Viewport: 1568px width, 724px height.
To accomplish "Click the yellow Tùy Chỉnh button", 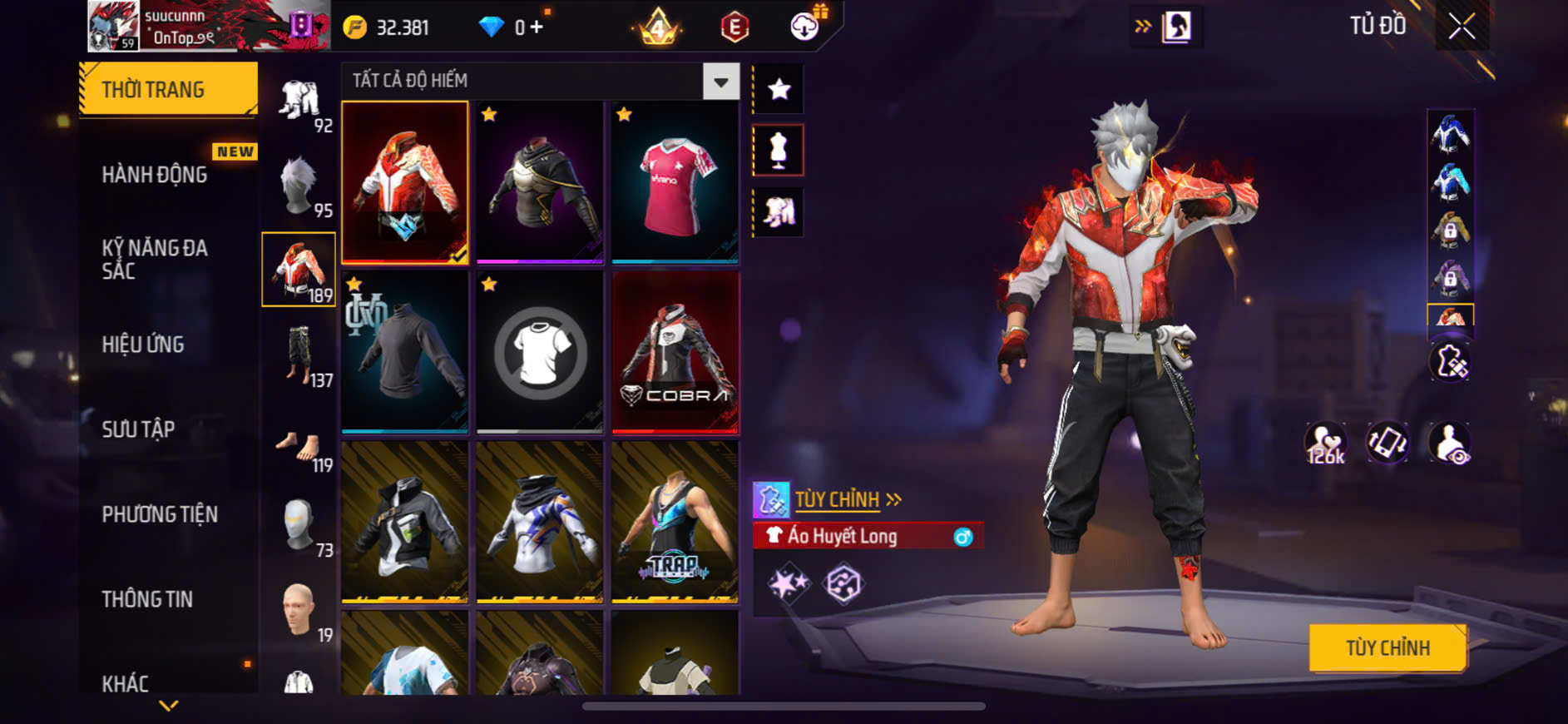I will (1387, 647).
